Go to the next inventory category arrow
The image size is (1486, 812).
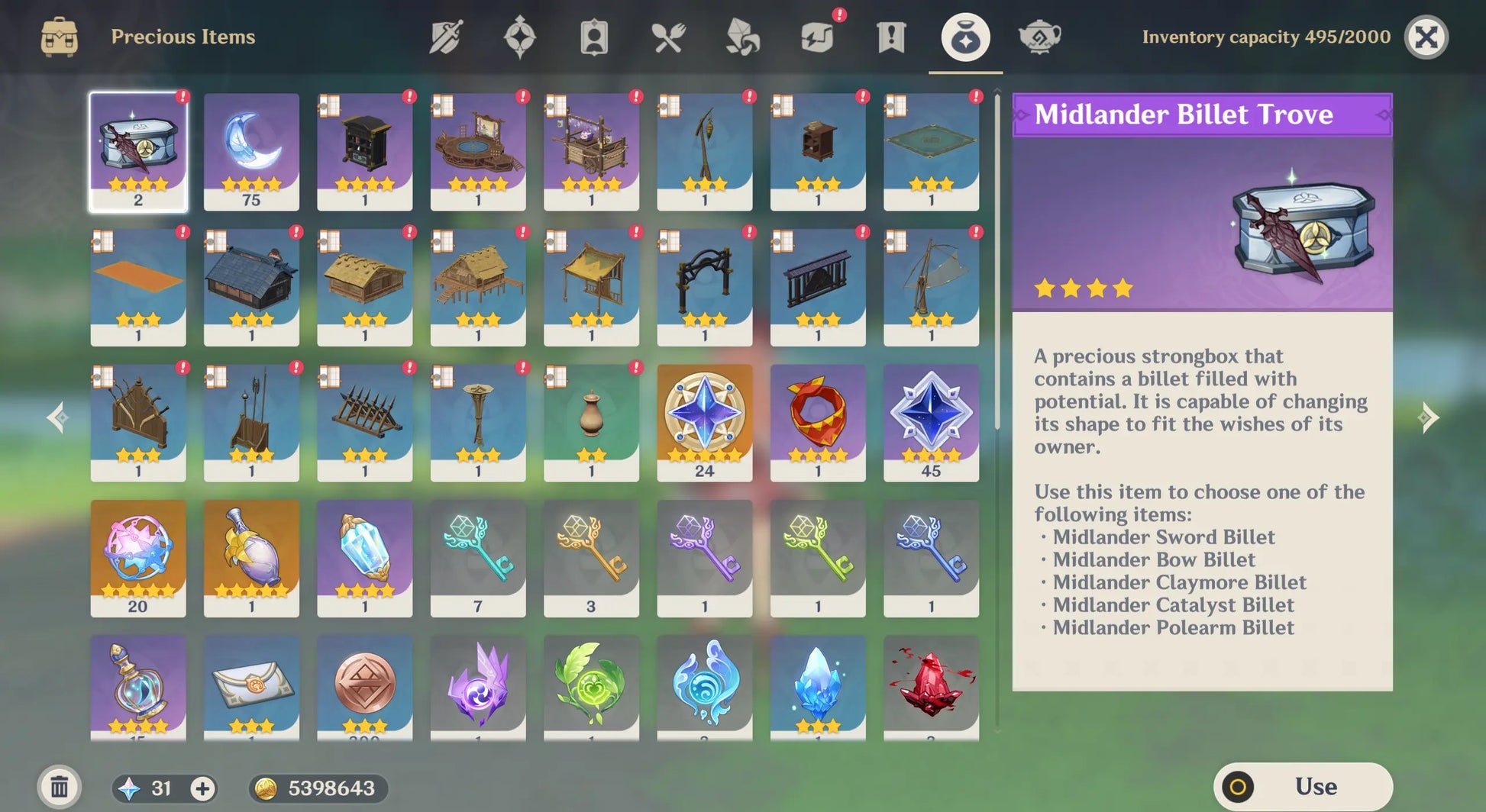pyautogui.click(x=1428, y=417)
